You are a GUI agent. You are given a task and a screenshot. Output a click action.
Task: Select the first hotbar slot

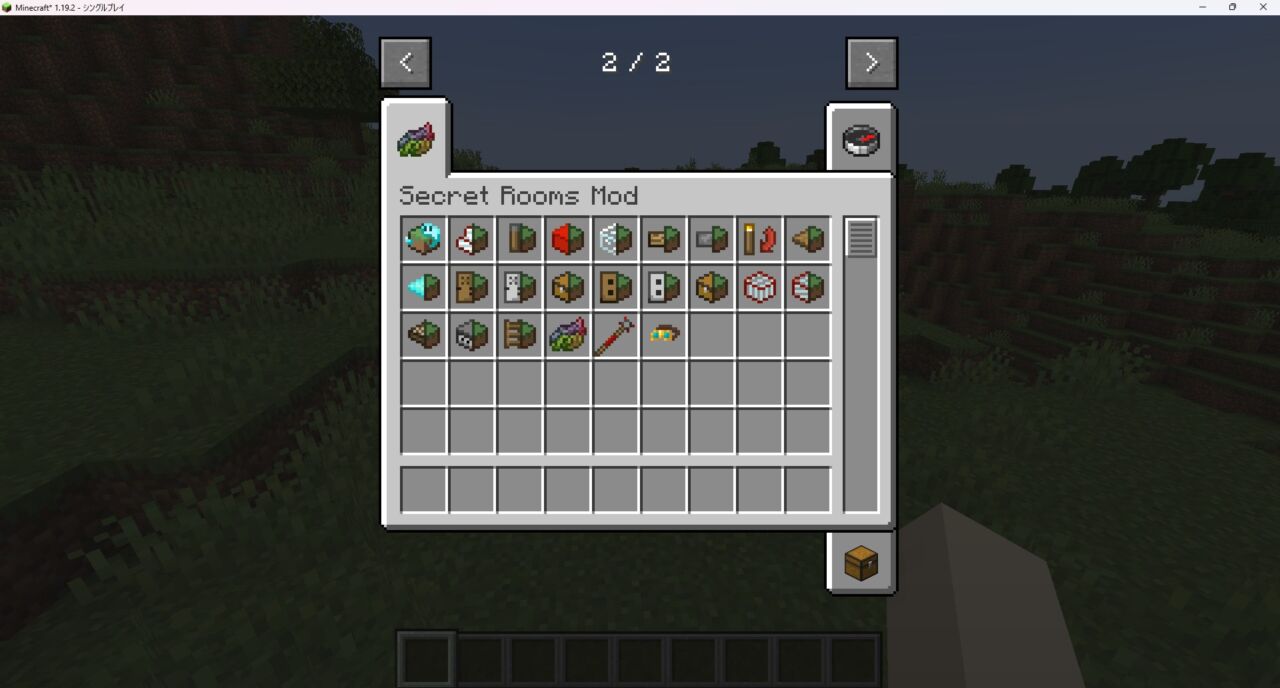(427, 660)
